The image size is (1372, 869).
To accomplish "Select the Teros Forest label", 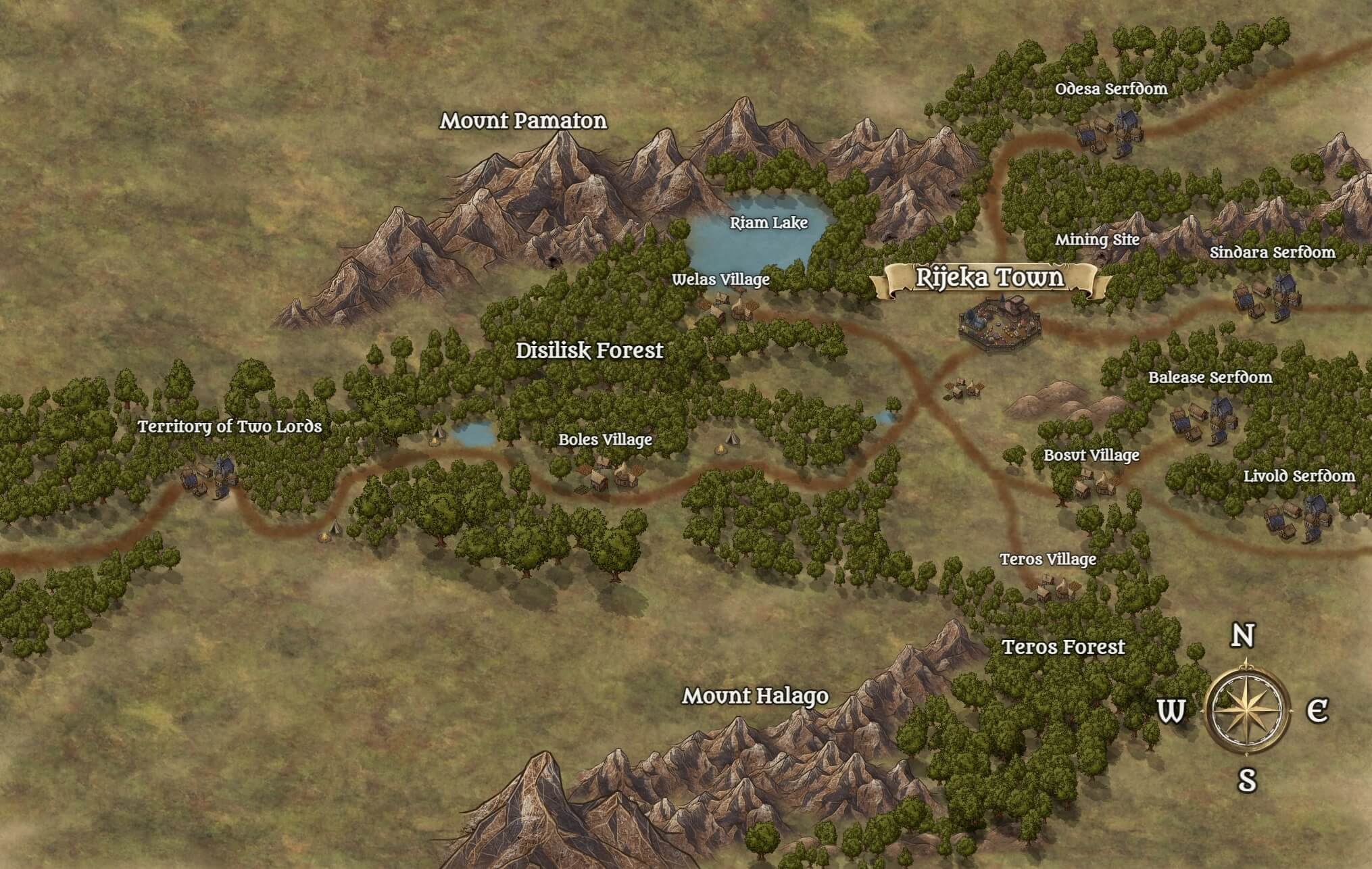I will click(x=1063, y=647).
